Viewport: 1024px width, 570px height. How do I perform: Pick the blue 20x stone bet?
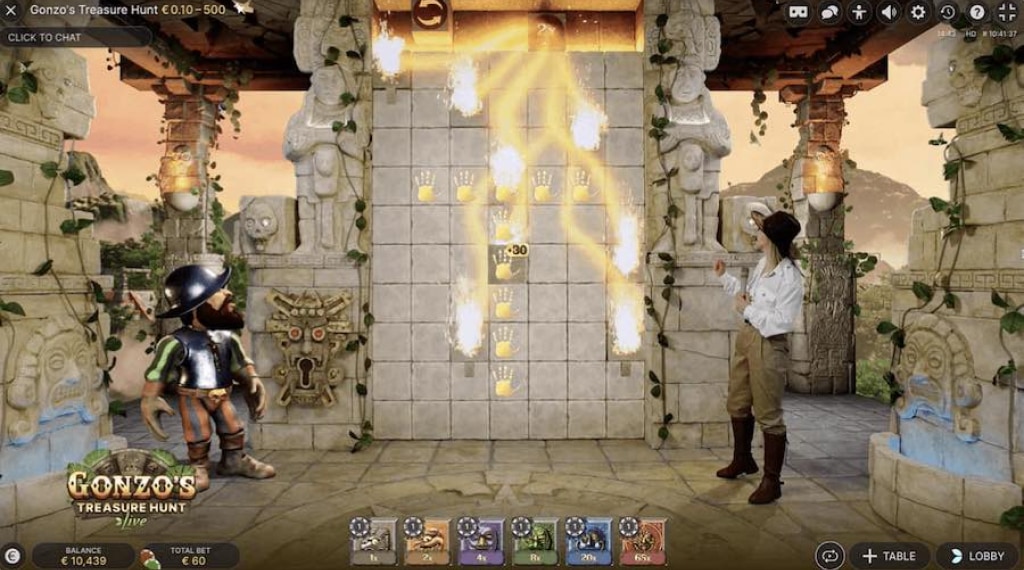pyautogui.click(x=587, y=542)
